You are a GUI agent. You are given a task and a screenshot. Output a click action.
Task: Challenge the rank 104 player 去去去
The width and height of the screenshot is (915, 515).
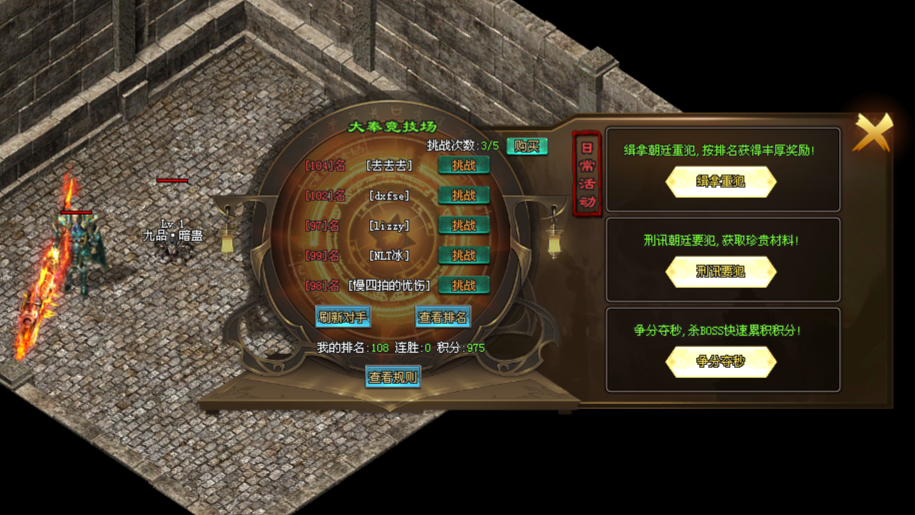(464, 166)
